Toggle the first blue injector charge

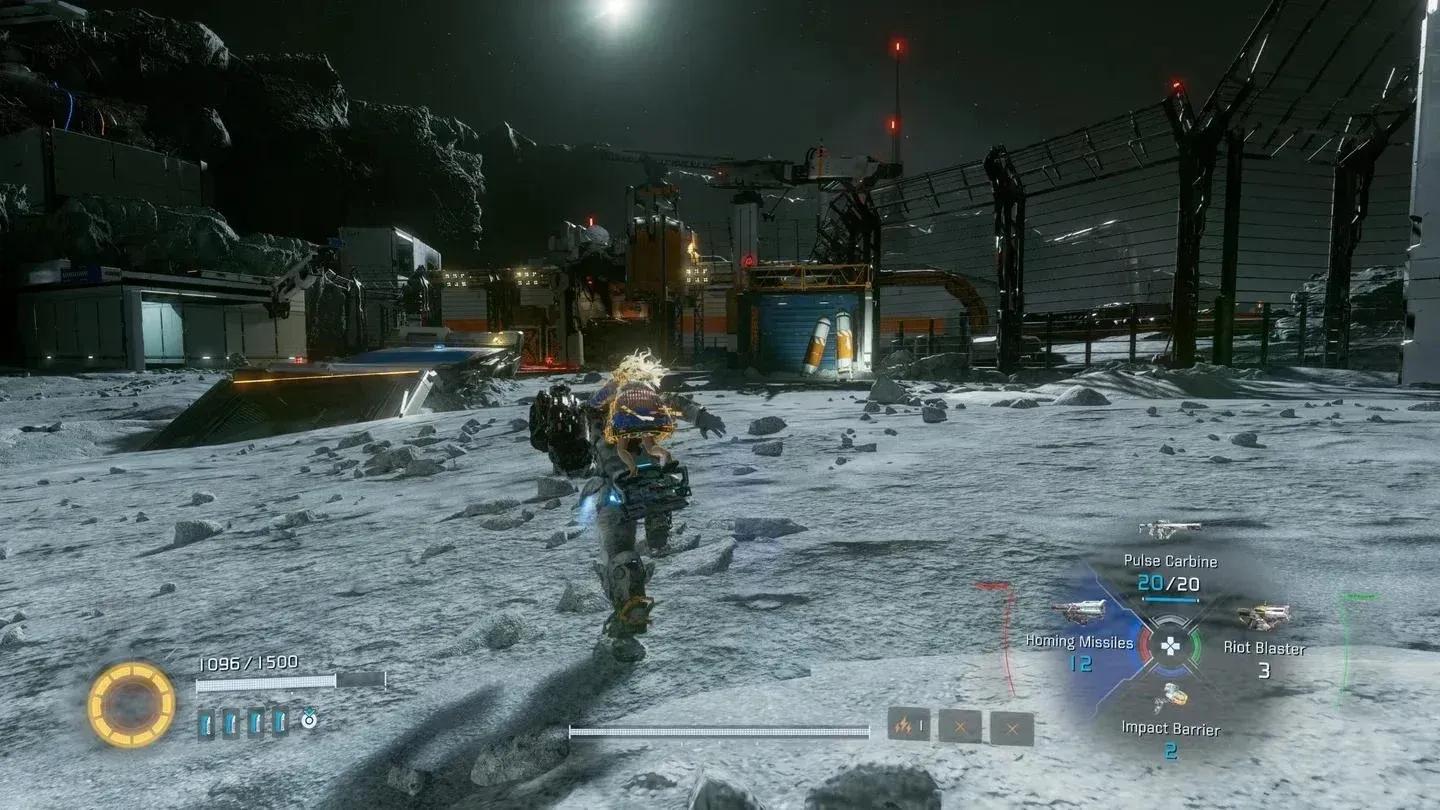(207, 723)
